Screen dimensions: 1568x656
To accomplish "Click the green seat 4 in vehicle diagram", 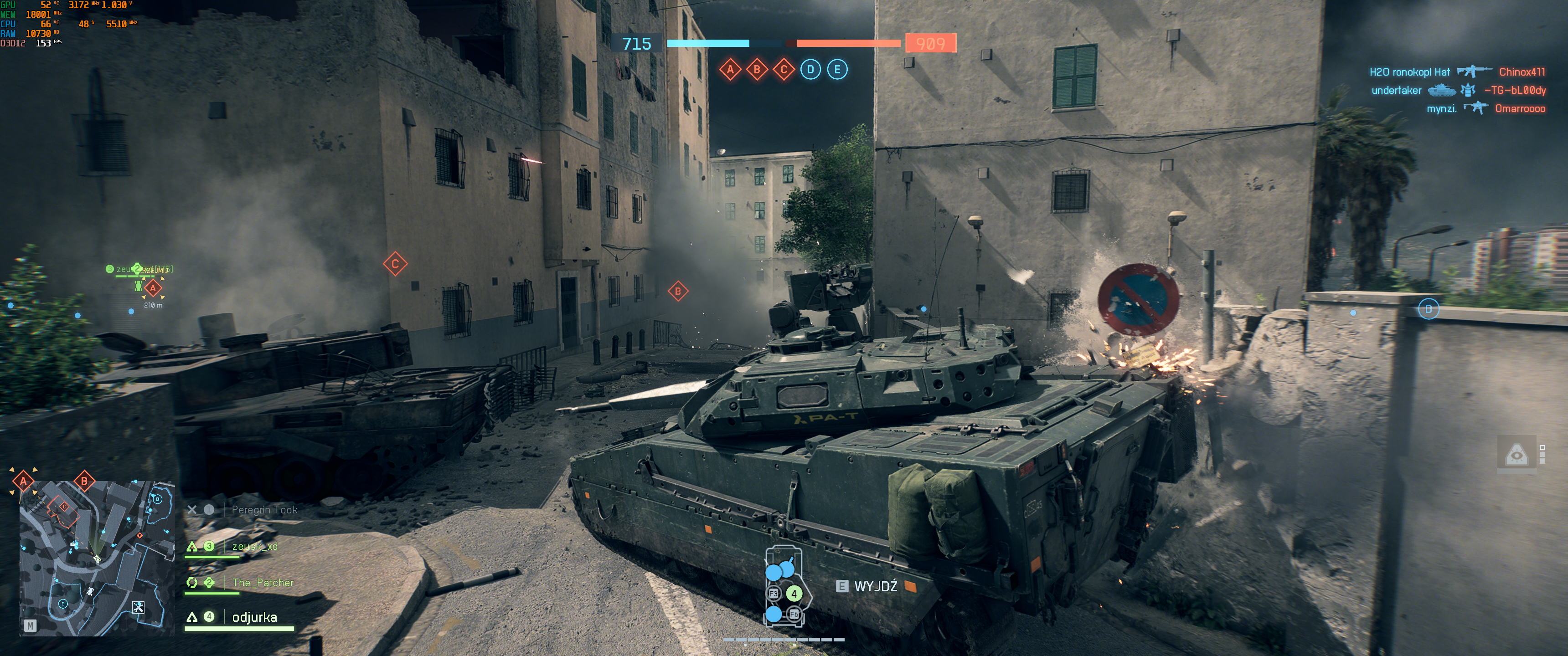I will [x=793, y=593].
